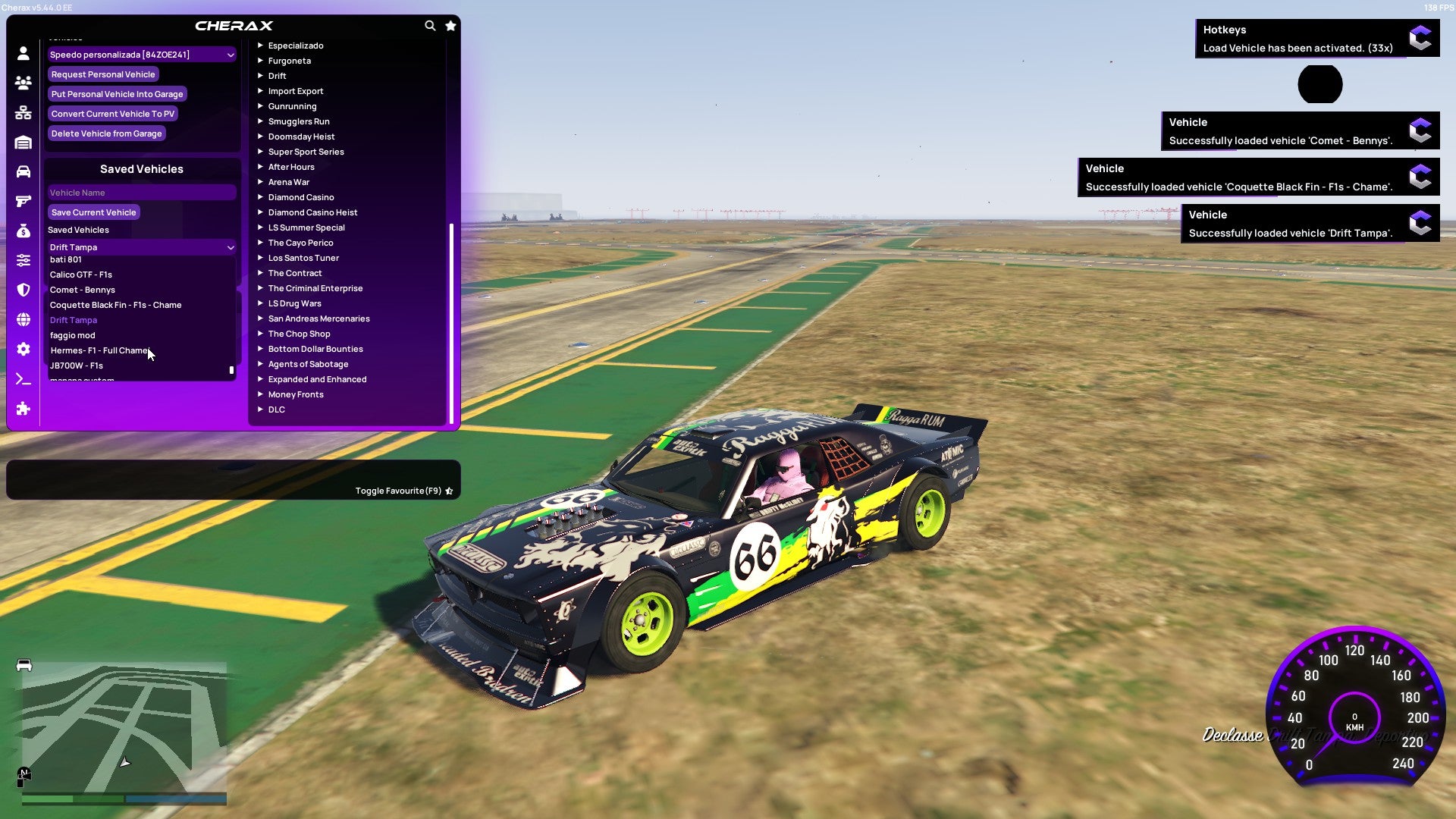
Task: Select the Money bag icon
Action: (x=23, y=231)
